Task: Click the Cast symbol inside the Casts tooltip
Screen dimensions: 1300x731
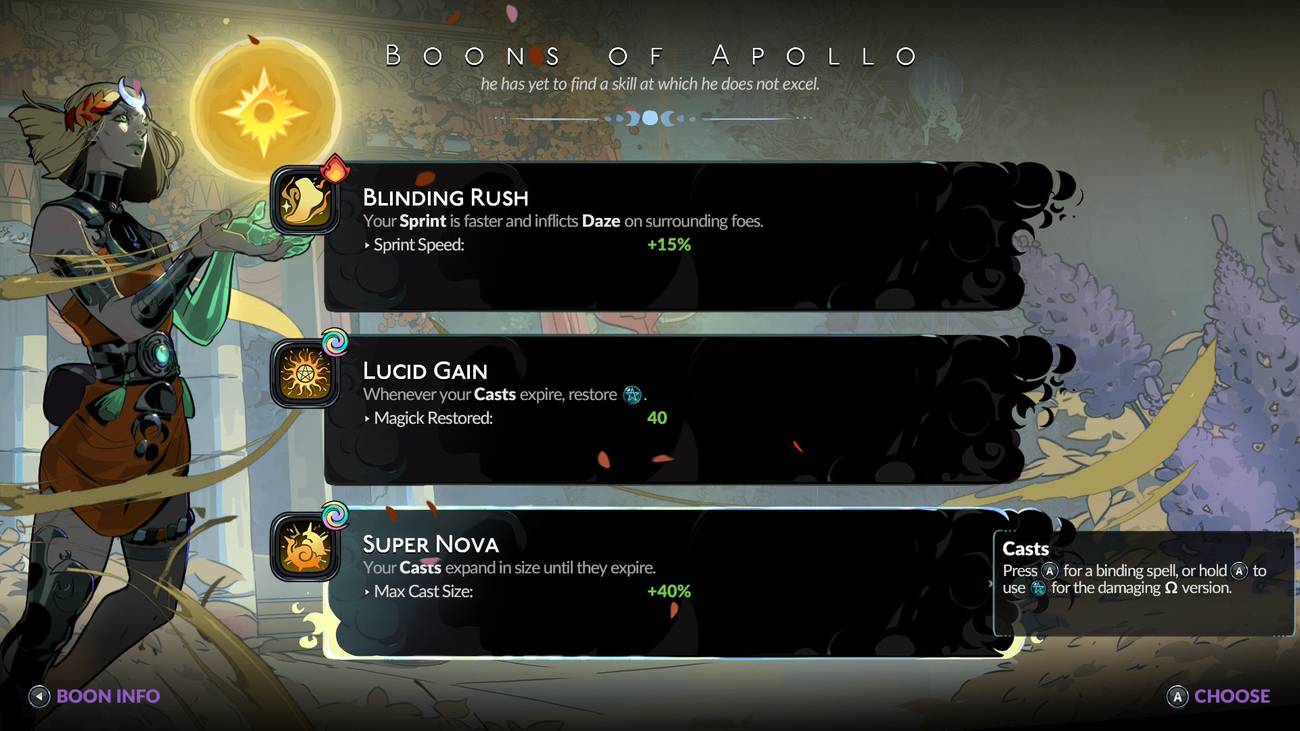Action: [1041, 588]
